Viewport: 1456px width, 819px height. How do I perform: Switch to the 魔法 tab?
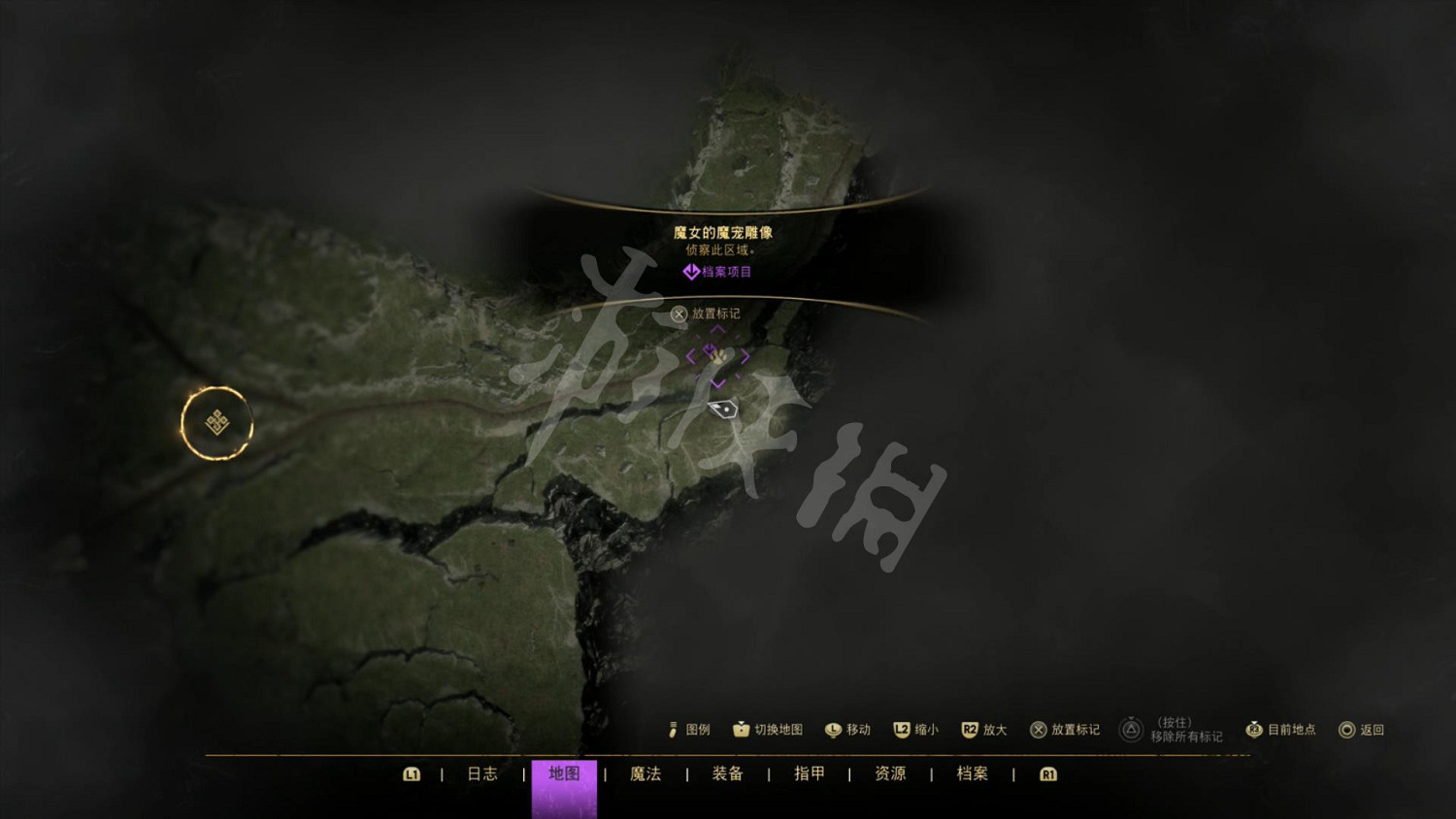click(645, 774)
